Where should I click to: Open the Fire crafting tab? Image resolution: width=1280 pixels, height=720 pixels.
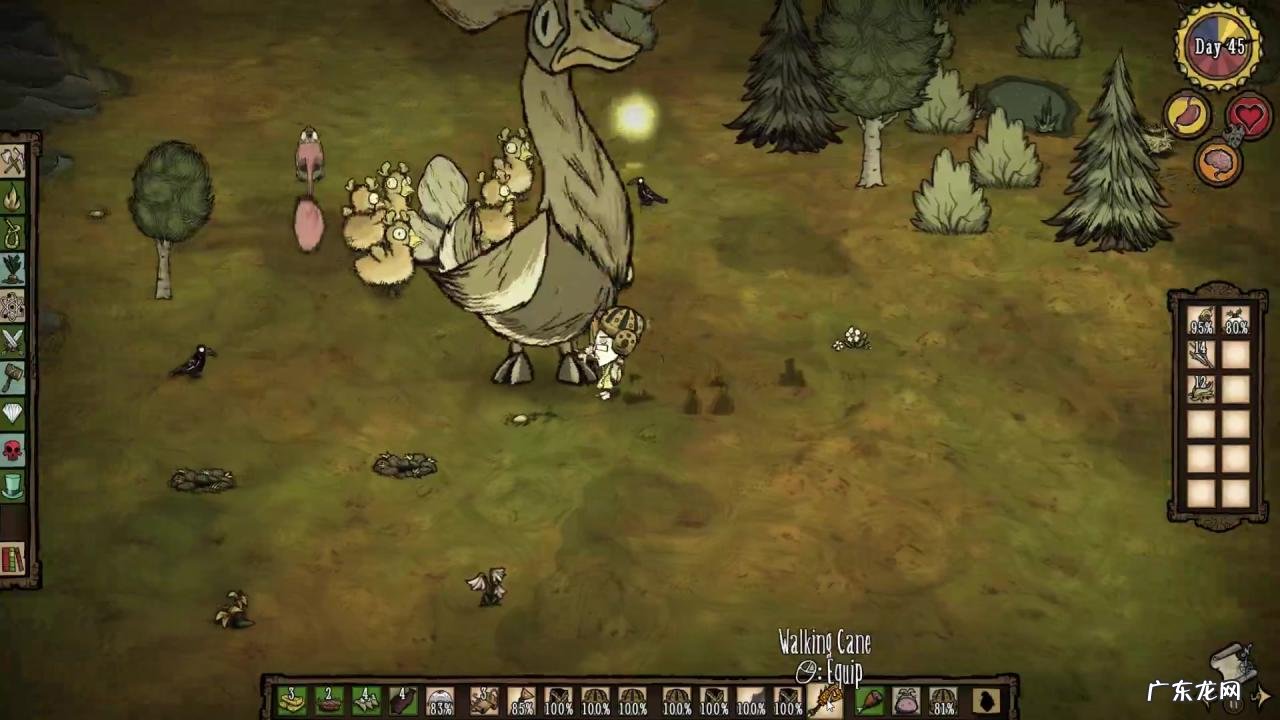13,196
